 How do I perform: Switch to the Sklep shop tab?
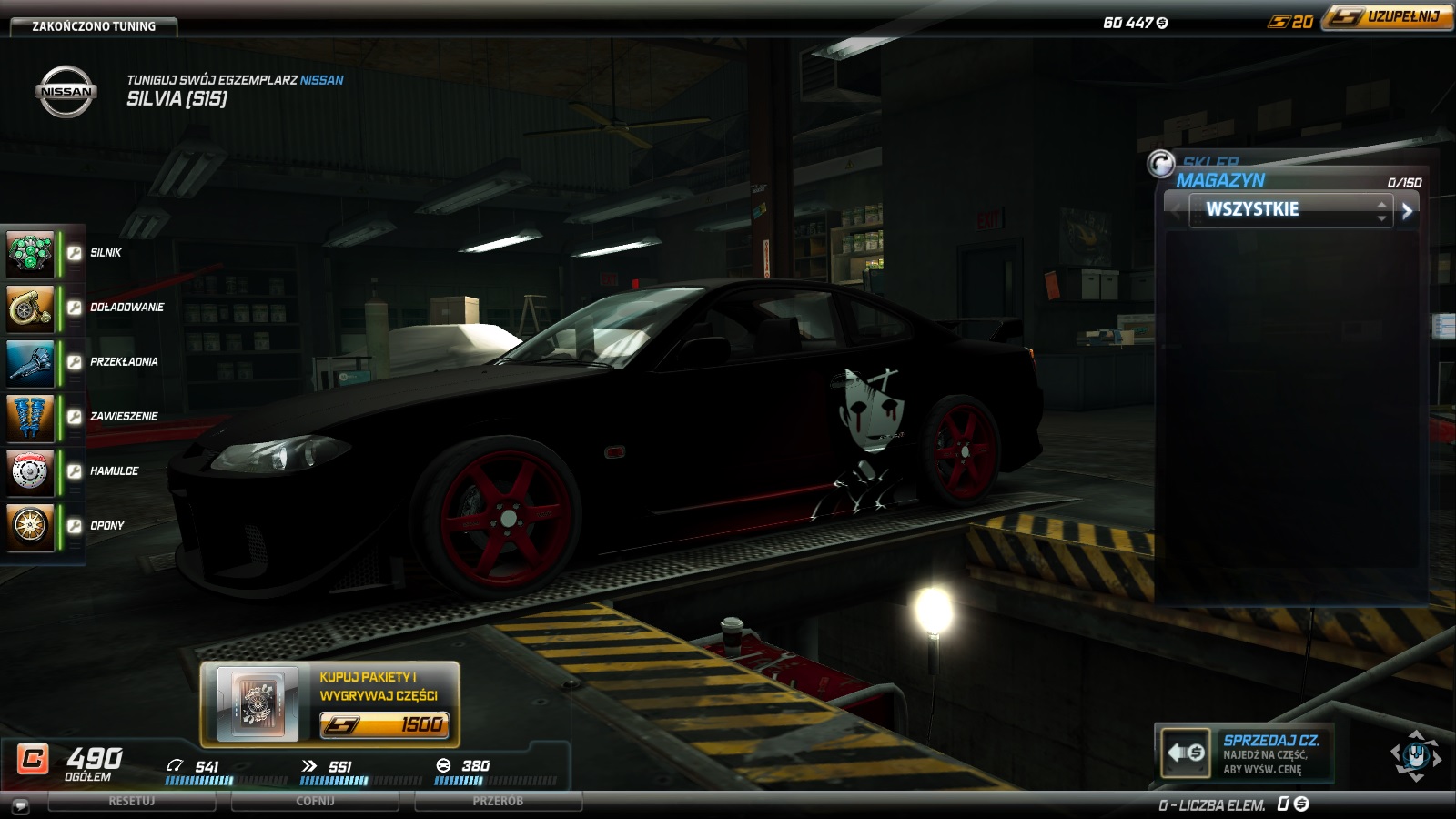pyautogui.click(x=1210, y=161)
